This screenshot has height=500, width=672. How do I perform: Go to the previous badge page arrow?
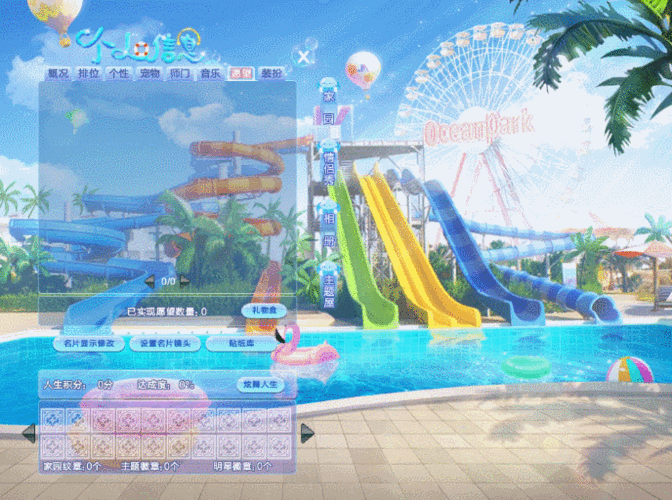point(28,433)
